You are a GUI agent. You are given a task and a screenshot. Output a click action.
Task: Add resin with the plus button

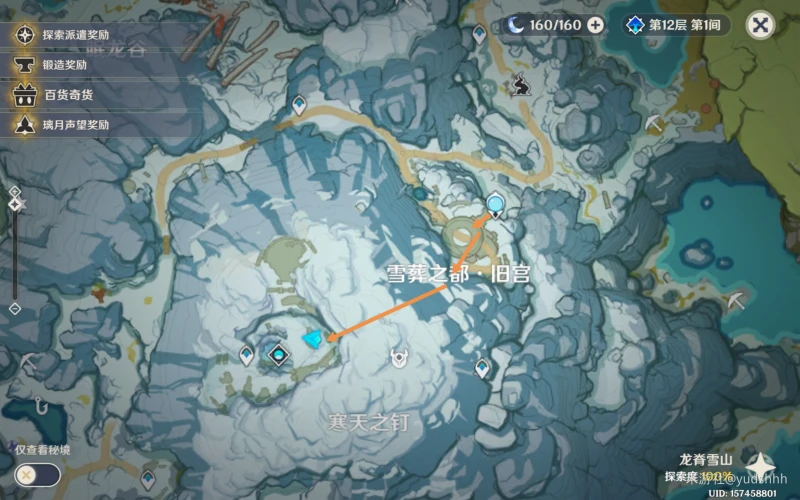point(595,25)
